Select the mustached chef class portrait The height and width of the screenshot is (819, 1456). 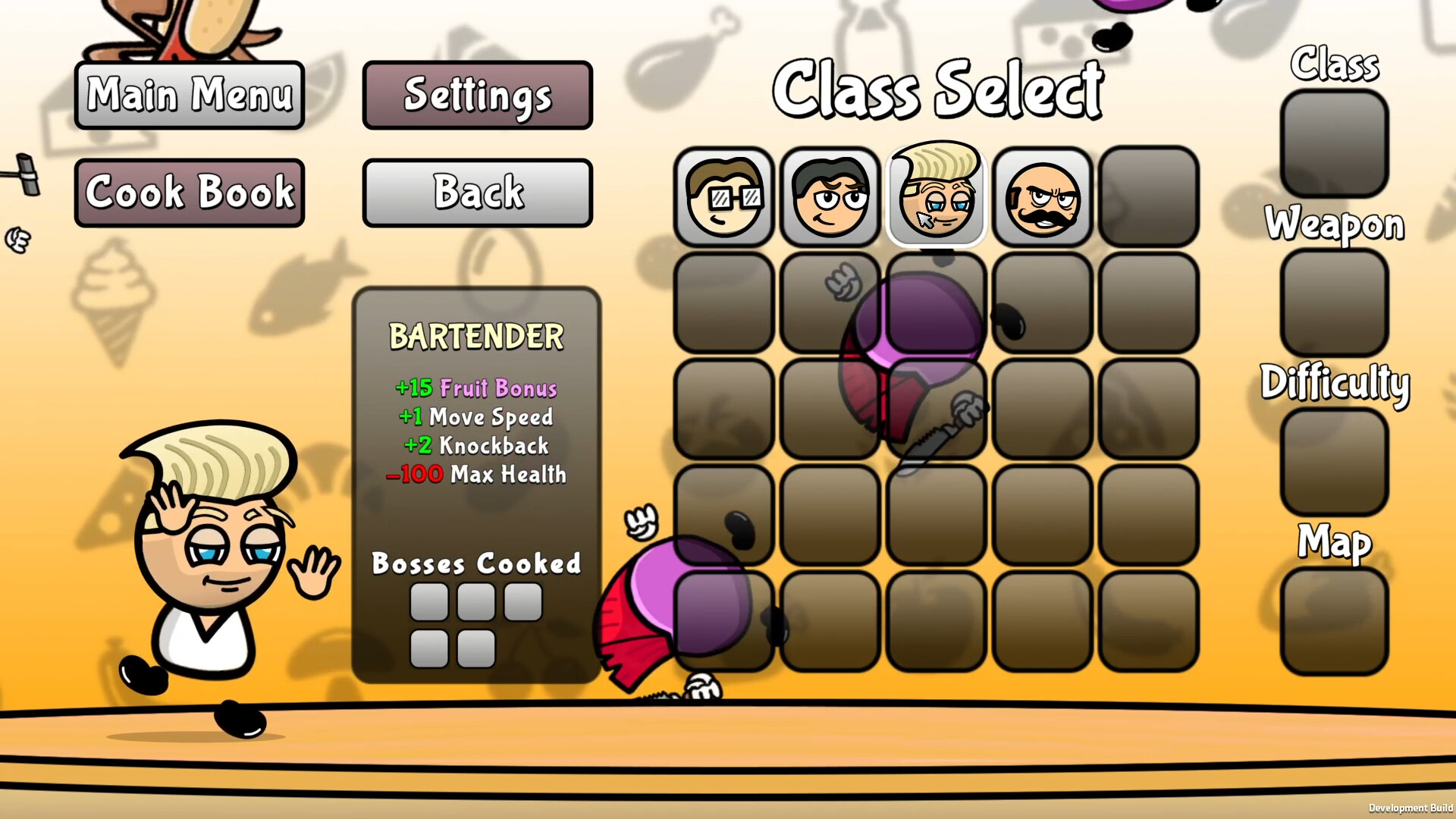(x=1043, y=199)
